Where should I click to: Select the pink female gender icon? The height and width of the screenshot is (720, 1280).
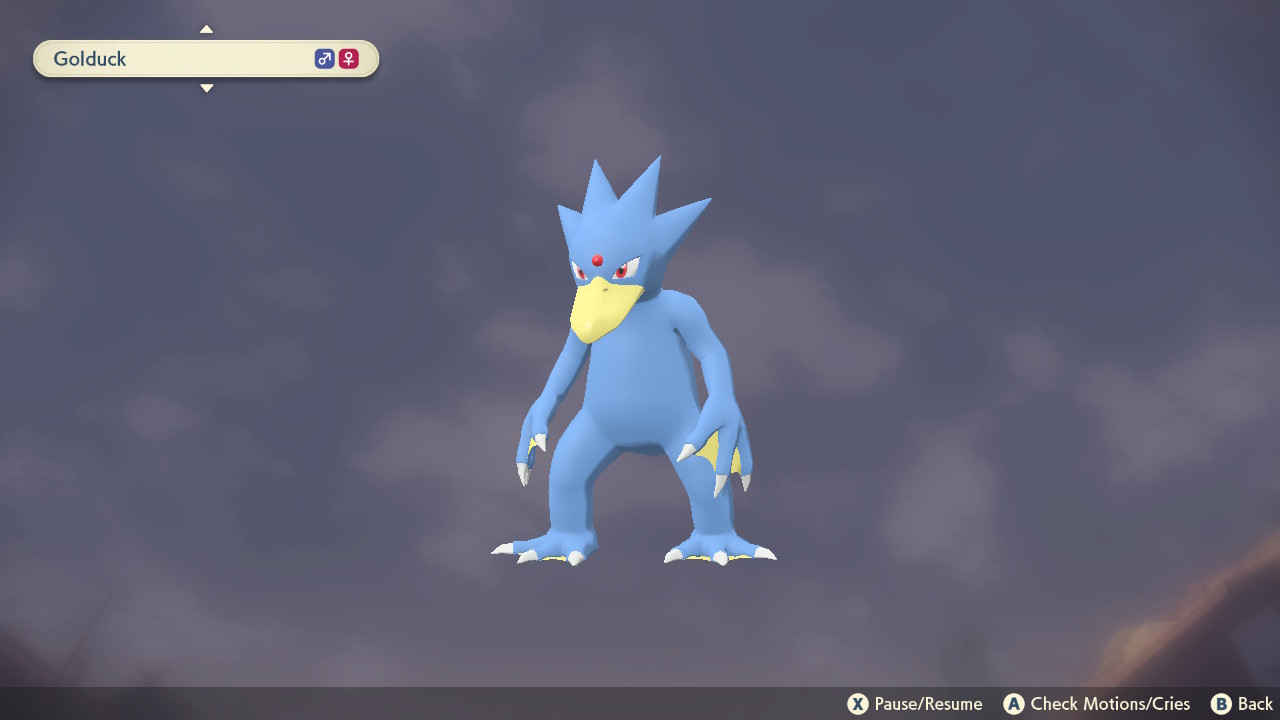(x=347, y=58)
